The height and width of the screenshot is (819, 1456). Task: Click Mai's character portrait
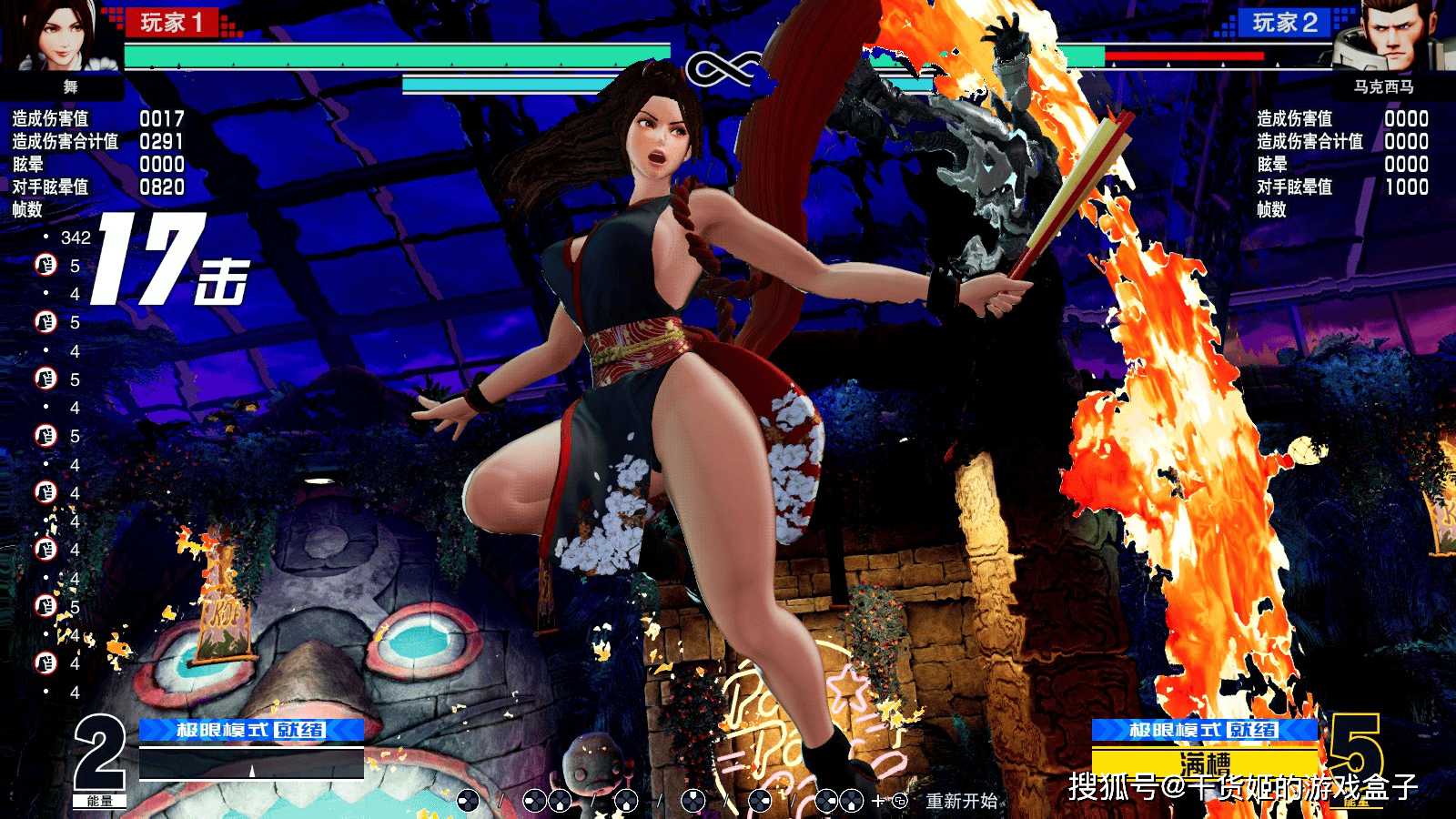tap(64, 36)
